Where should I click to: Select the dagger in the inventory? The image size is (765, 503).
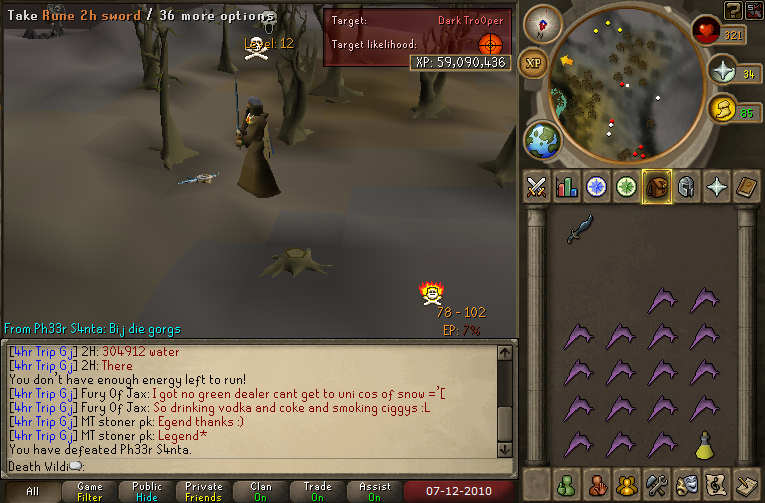(x=579, y=229)
